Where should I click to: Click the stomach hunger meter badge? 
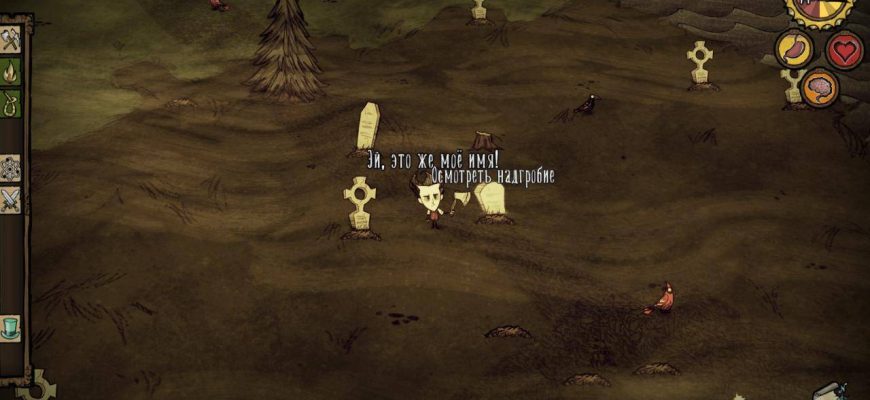click(x=794, y=49)
